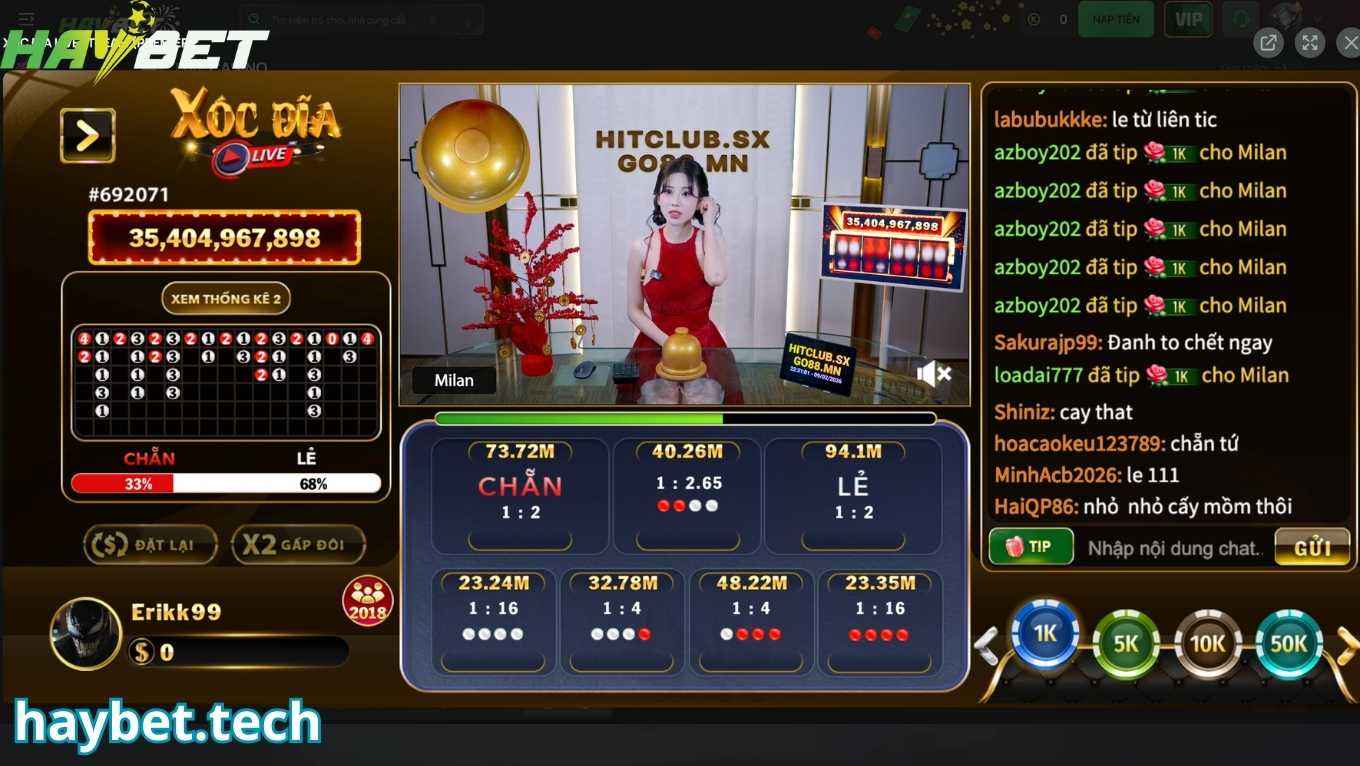Toggle the left side panel with yellow arrow
Screen dimensions: 1360x766
[88, 134]
